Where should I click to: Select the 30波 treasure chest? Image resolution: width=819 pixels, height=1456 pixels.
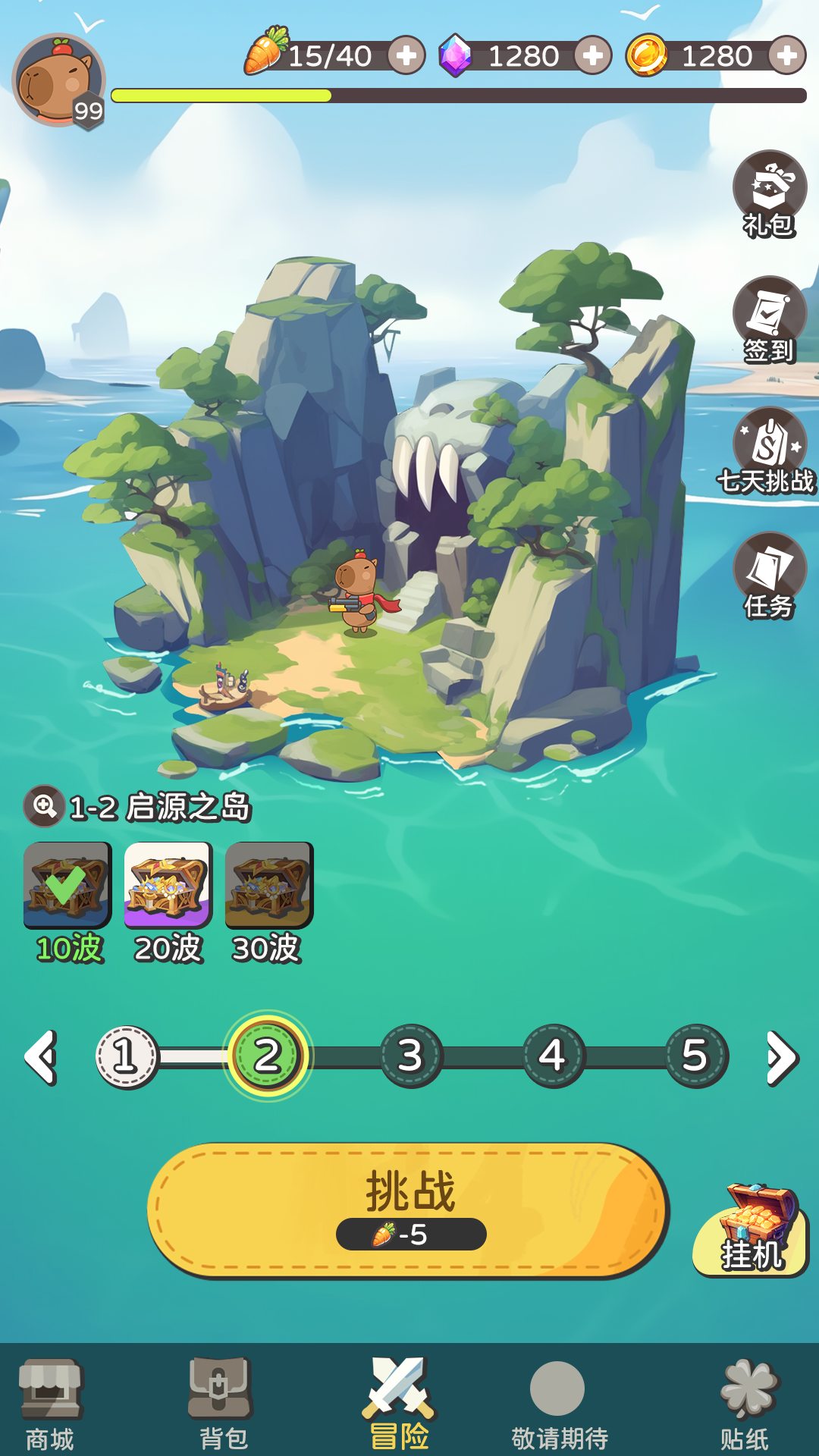pos(268,885)
